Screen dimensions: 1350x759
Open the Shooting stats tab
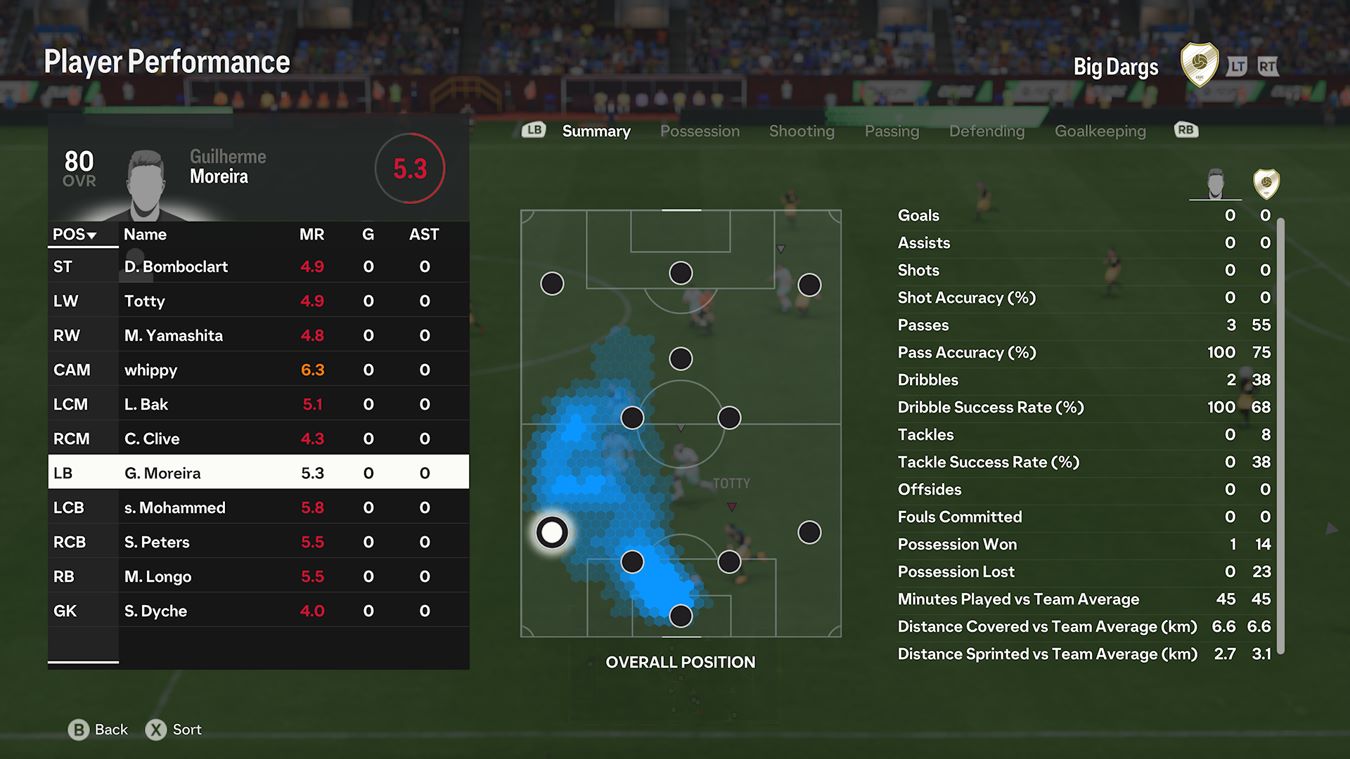pos(801,131)
